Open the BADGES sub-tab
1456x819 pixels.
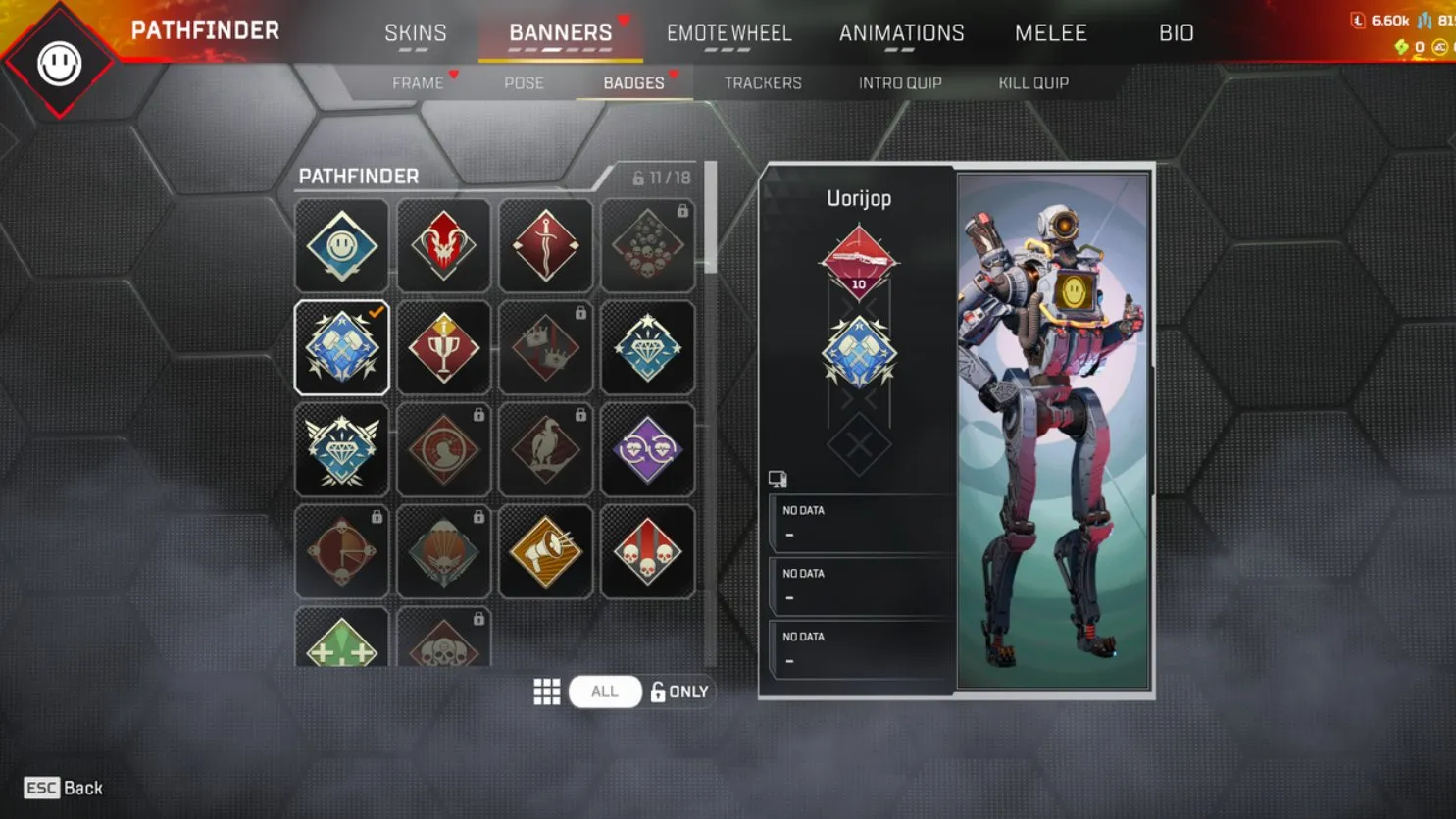click(x=634, y=82)
